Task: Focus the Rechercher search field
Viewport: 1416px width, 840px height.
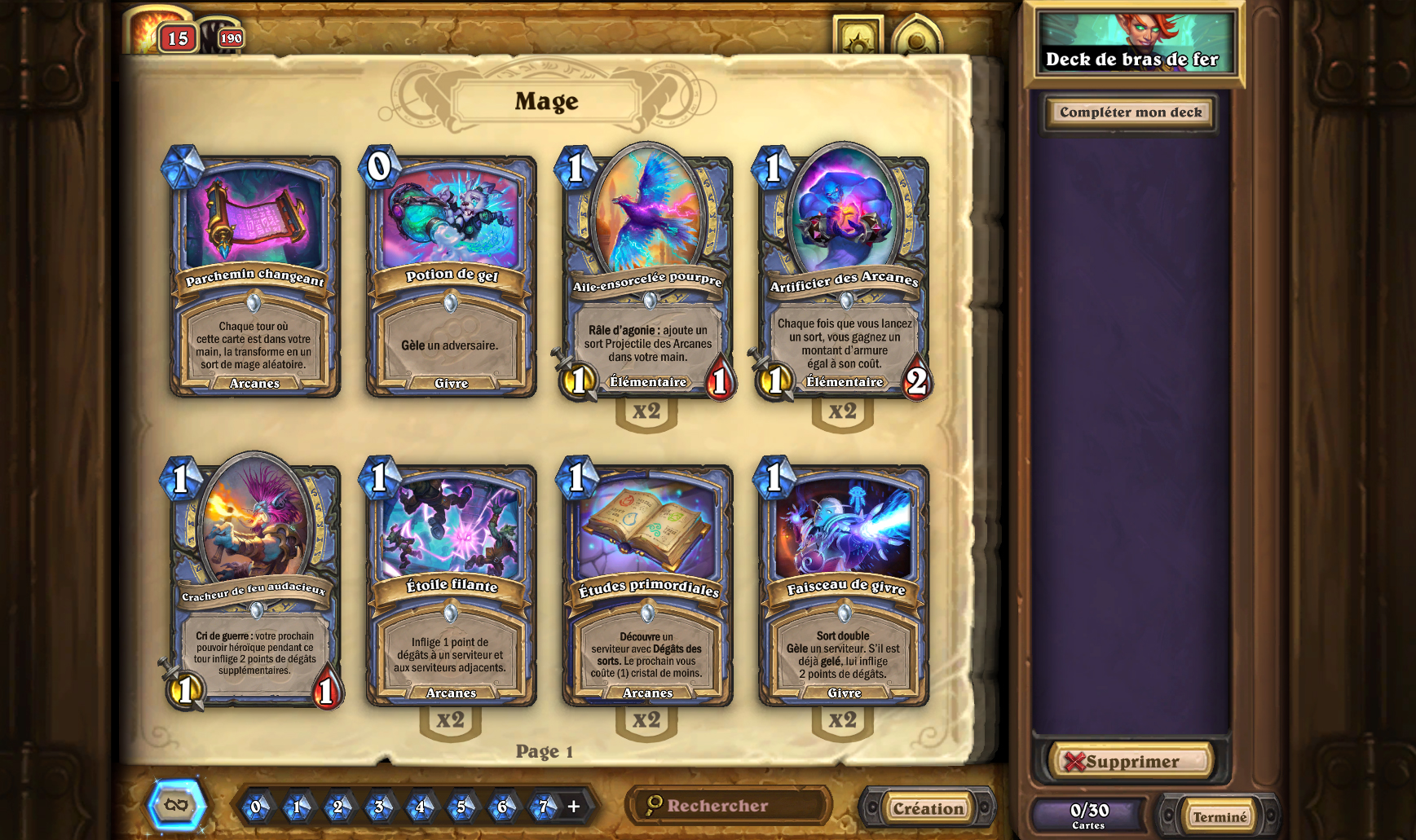Action: 734,806
